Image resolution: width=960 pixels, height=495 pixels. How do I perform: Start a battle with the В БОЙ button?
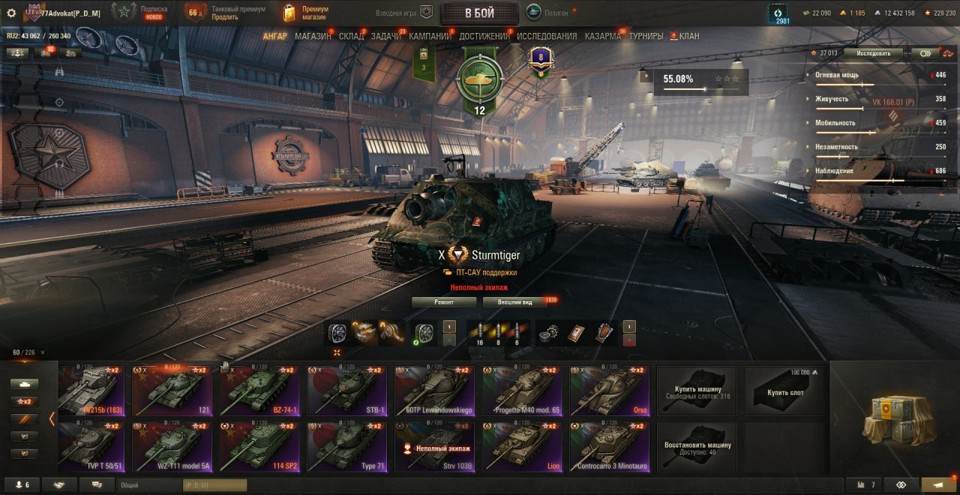point(479,13)
